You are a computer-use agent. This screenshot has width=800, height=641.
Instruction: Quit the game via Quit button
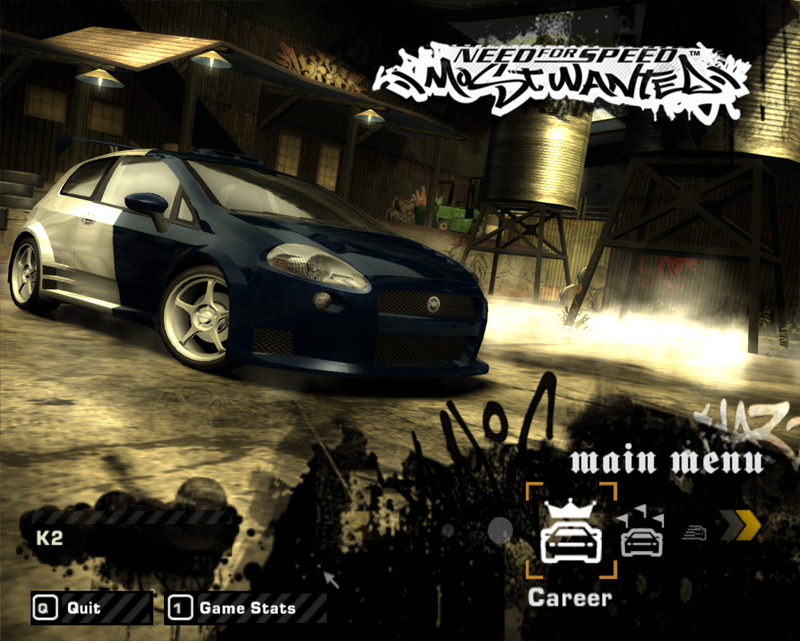tap(90, 607)
